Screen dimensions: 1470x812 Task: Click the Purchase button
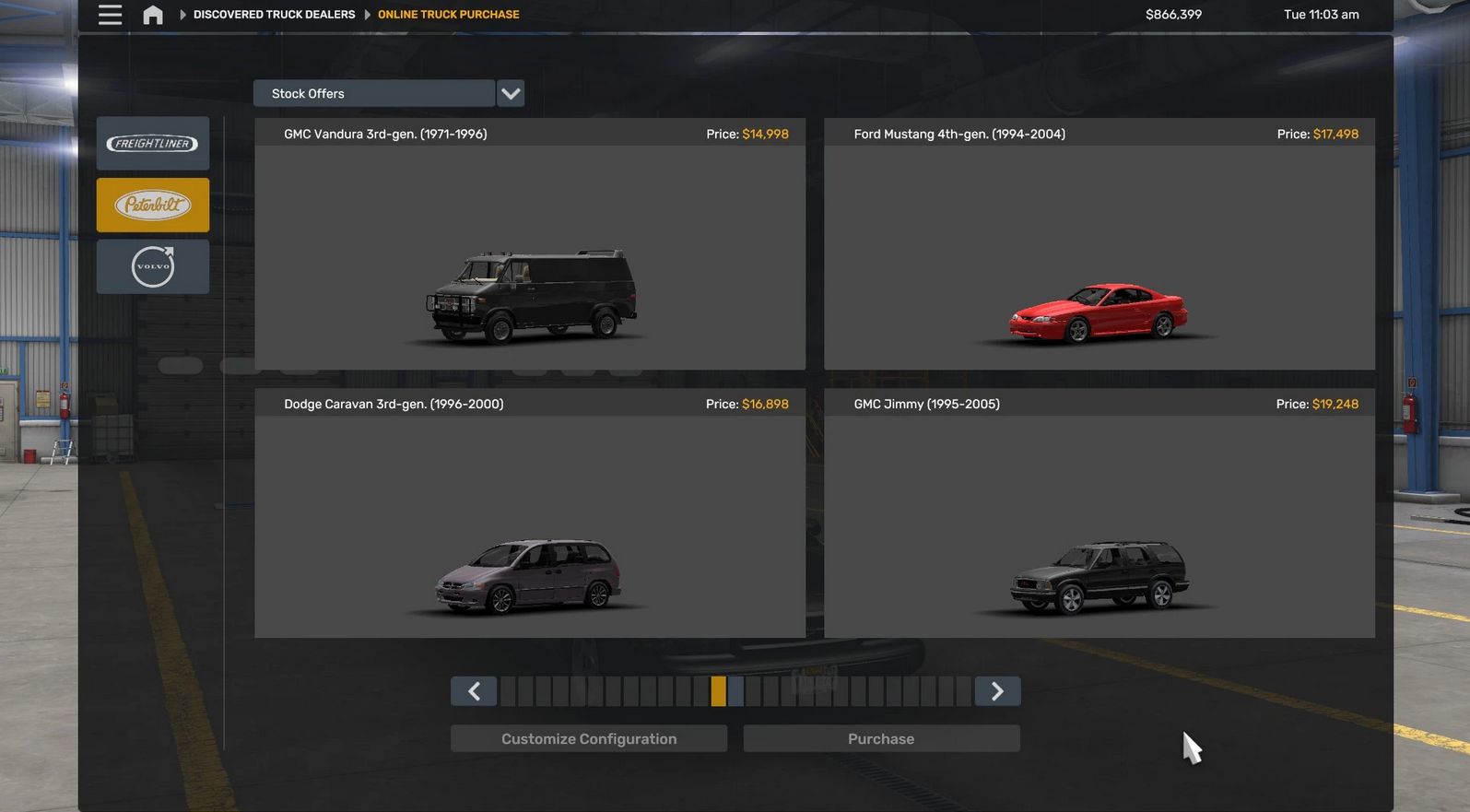[880, 737]
